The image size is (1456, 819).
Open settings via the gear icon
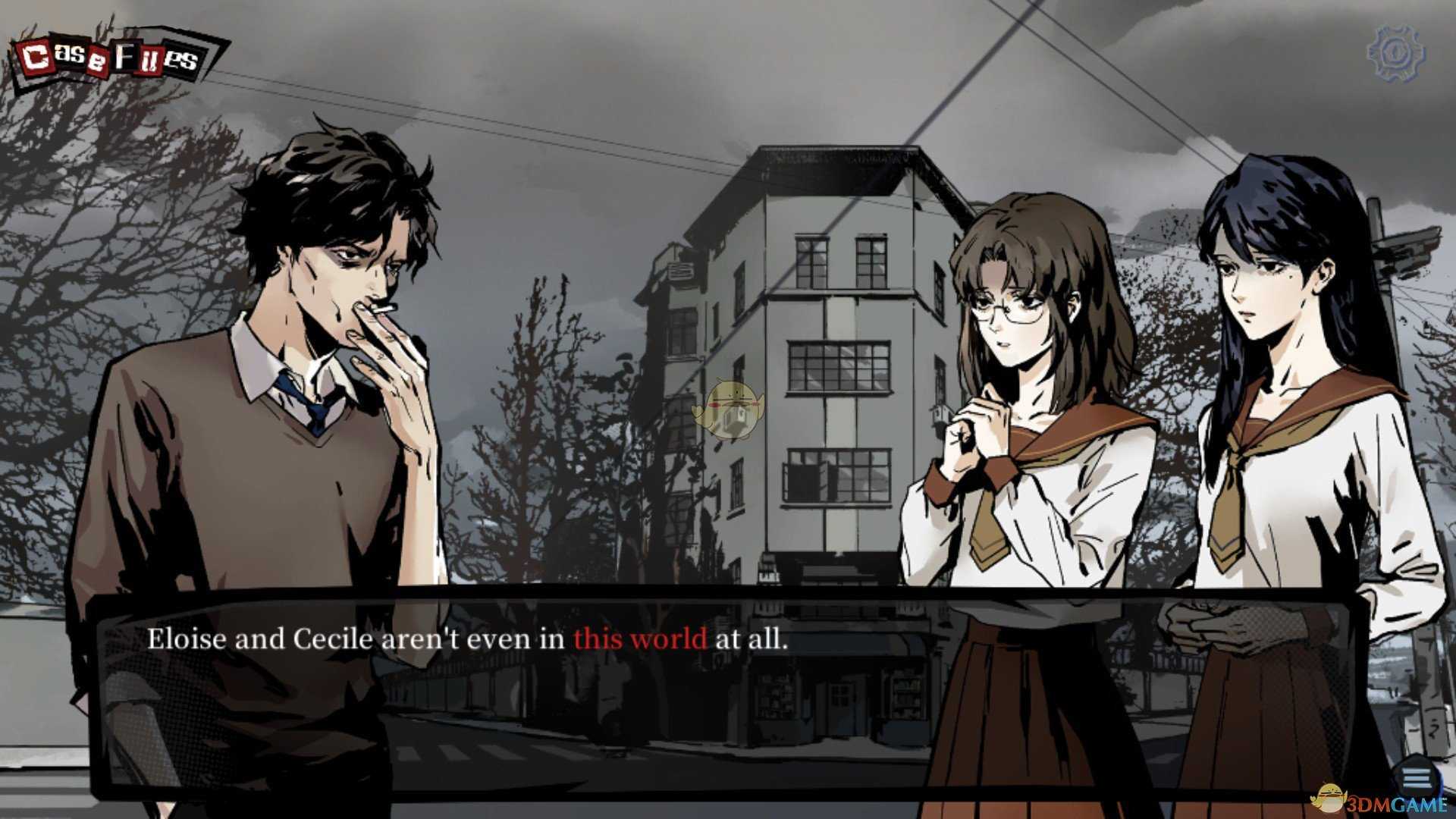[1395, 53]
